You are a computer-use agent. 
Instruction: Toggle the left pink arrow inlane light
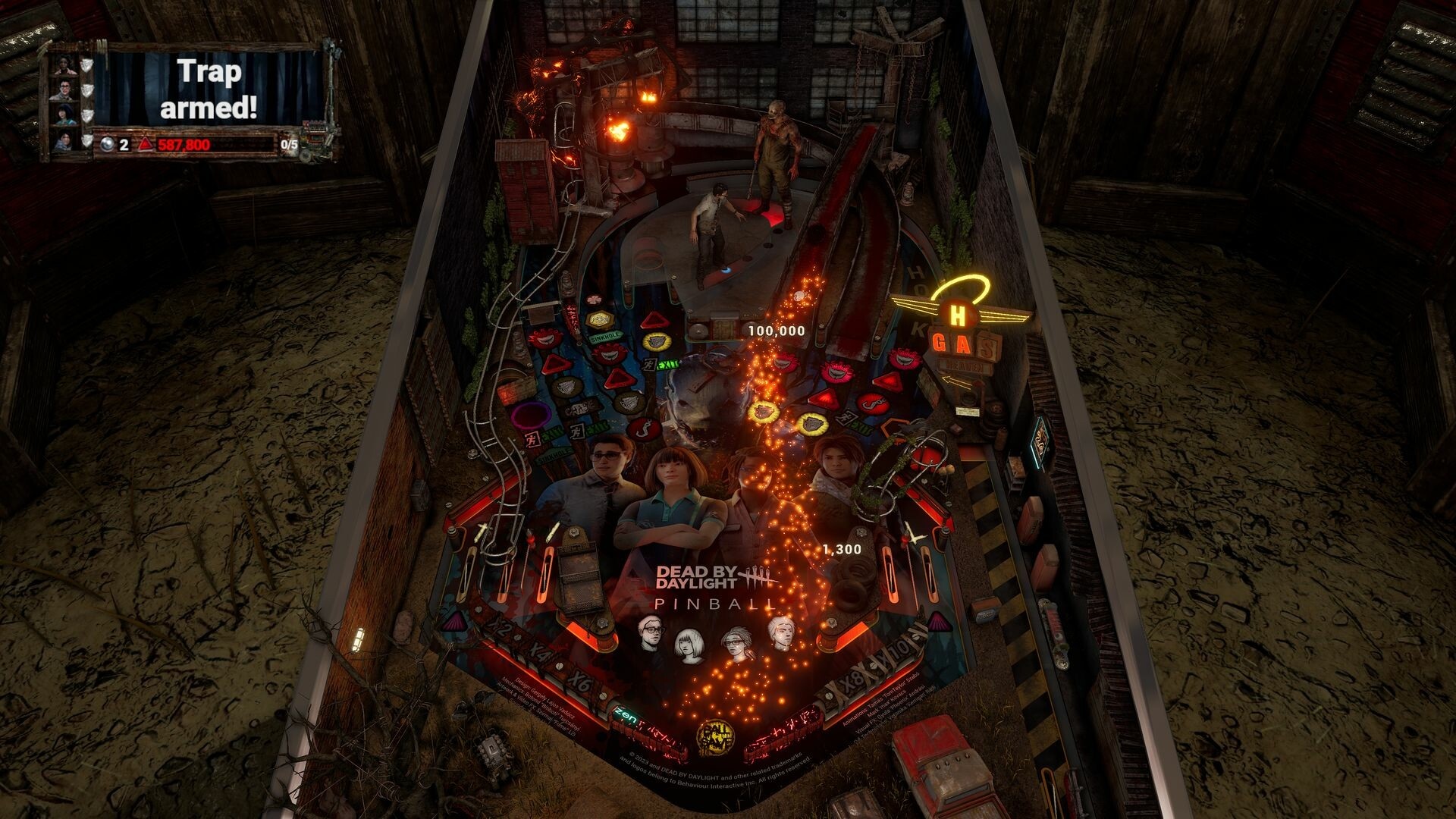click(x=456, y=620)
